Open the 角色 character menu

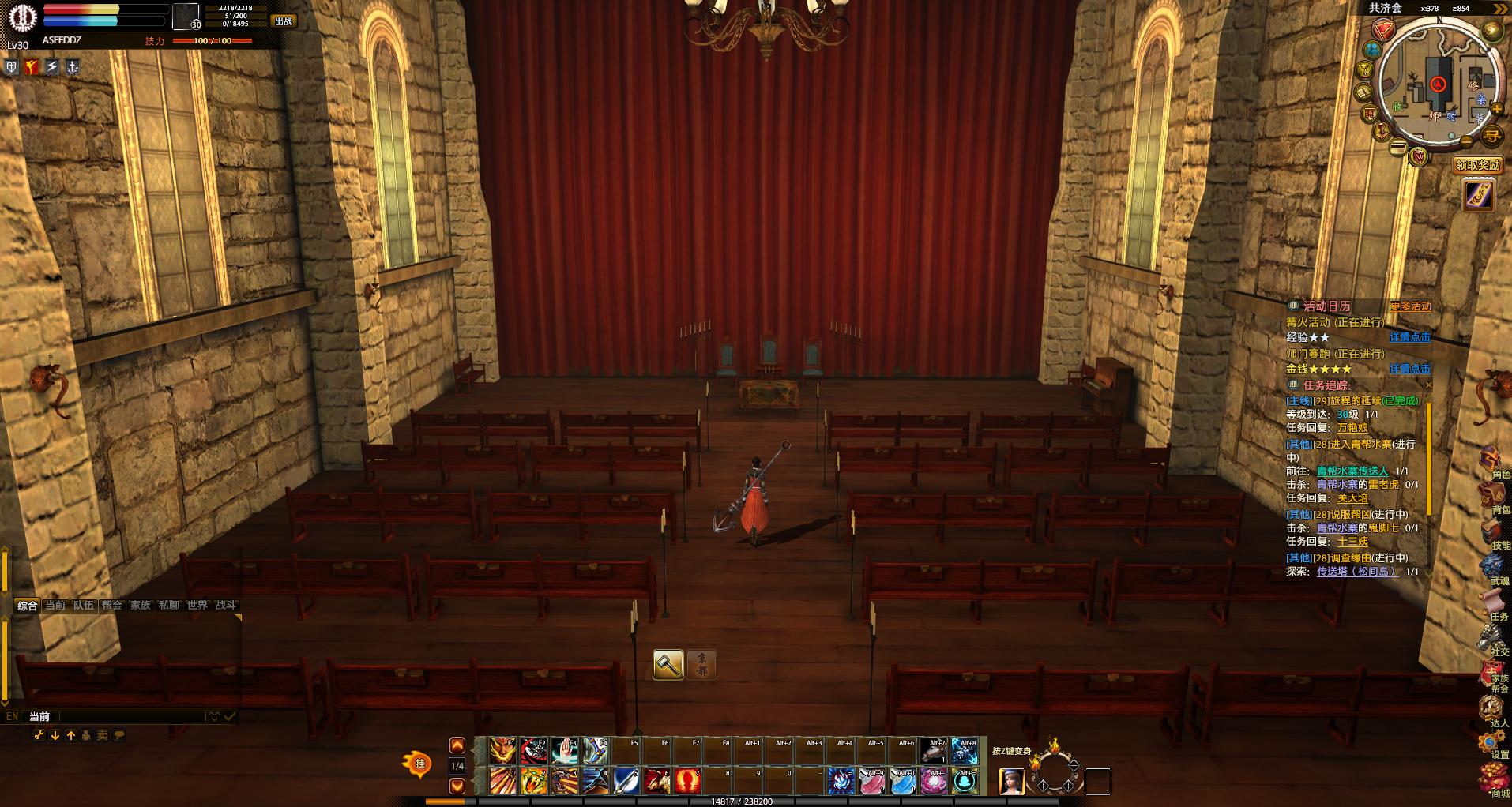coord(1493,460)
